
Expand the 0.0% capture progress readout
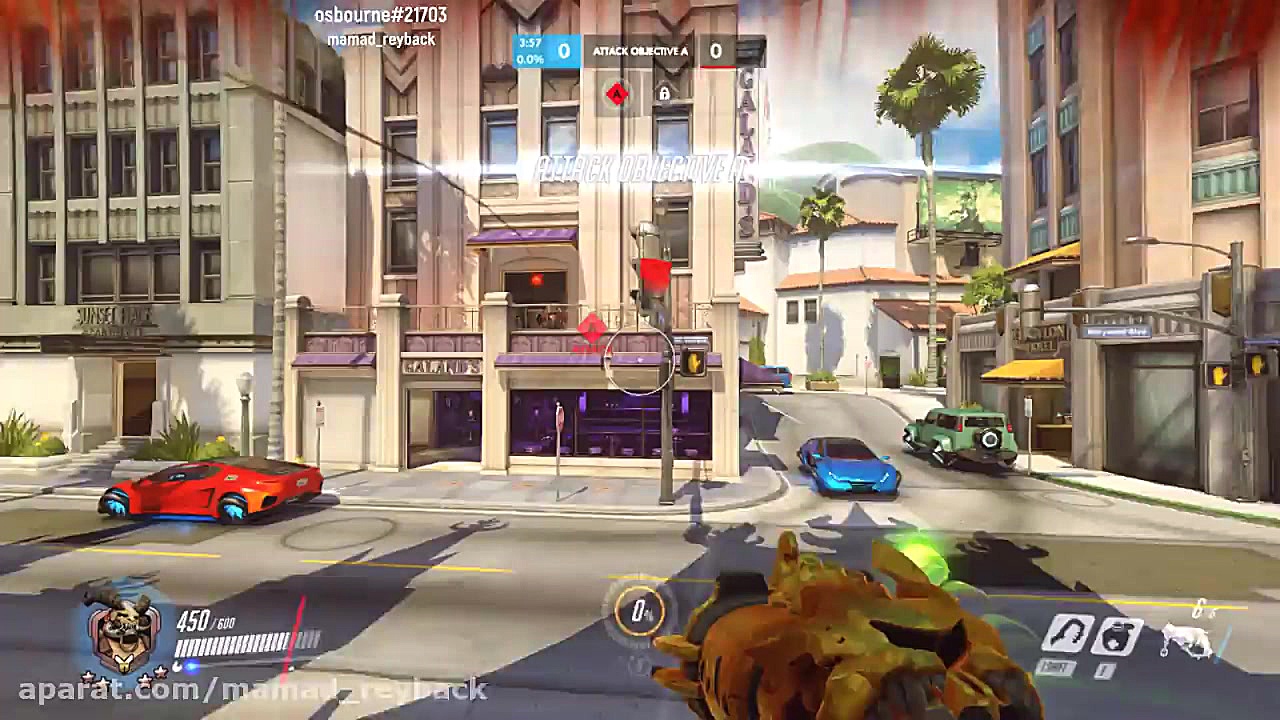click(x=531, y=59)
